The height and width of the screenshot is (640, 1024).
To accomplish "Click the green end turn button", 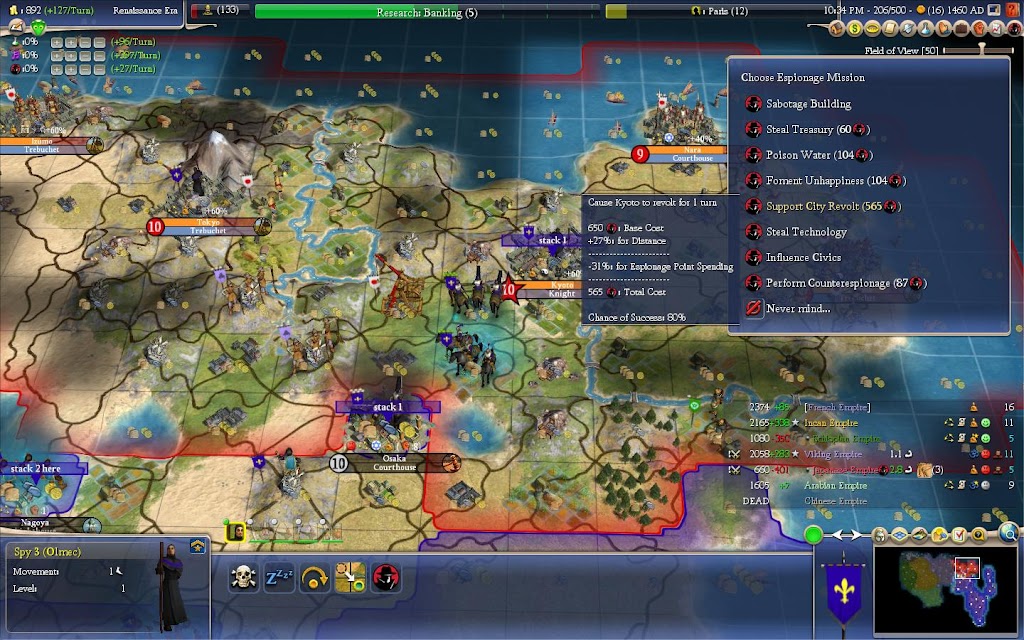I will point(813,534).
